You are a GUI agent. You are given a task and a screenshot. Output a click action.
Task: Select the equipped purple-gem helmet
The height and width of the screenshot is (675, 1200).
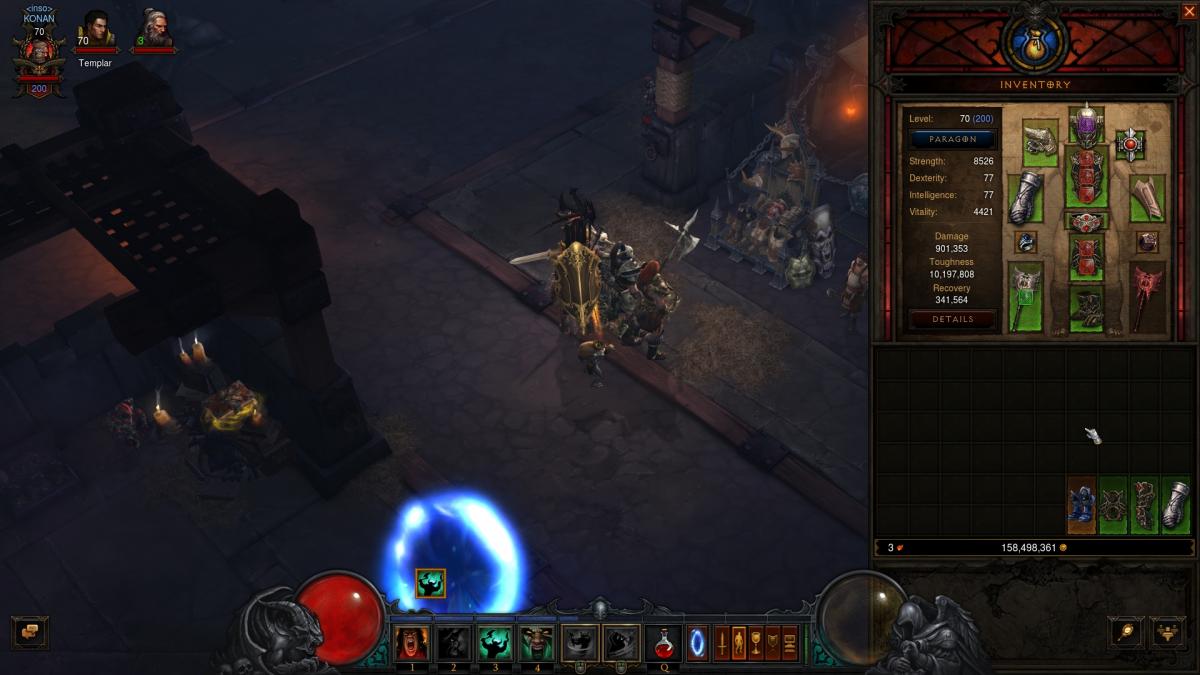(1086, 125)
